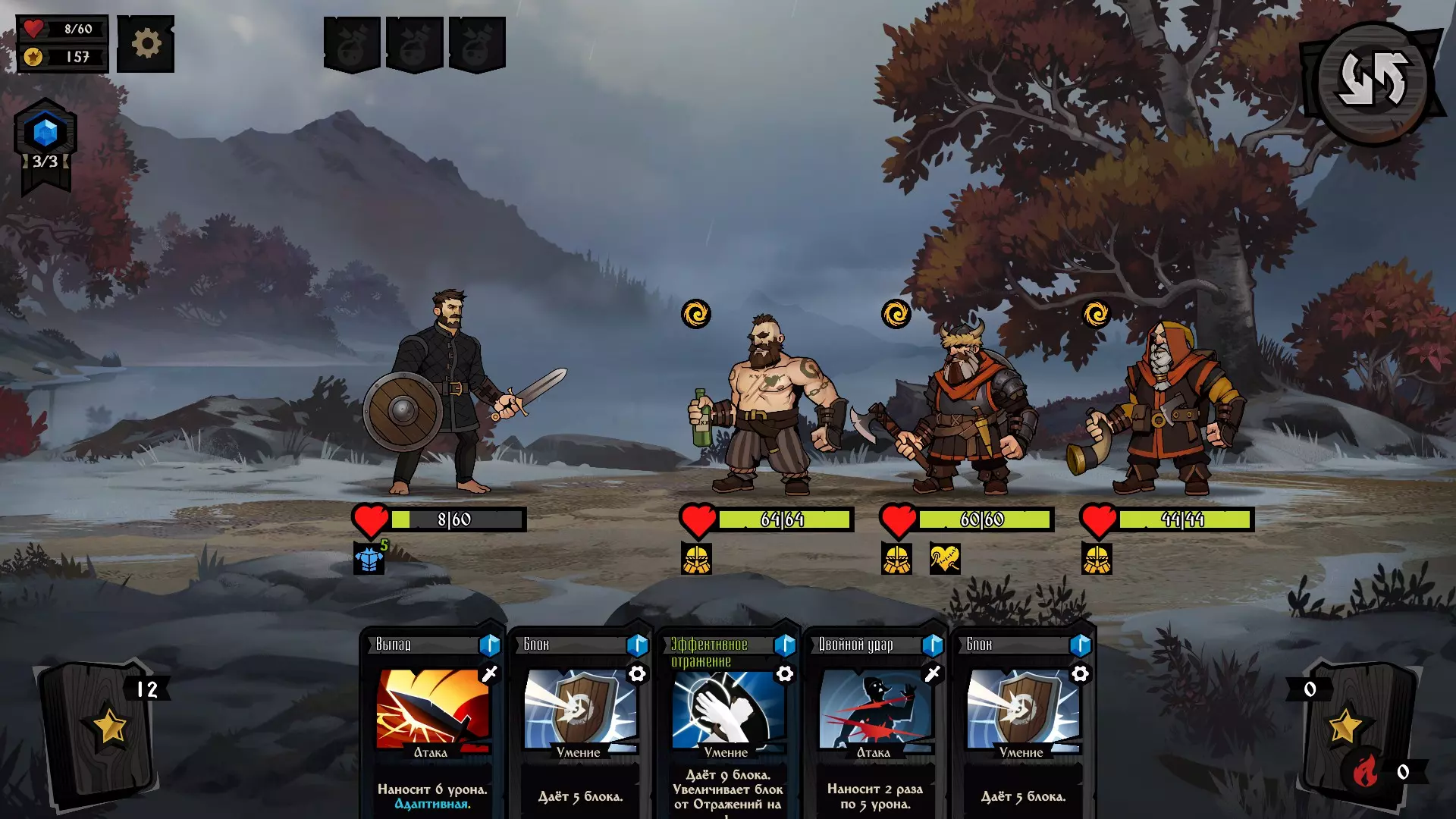End the turn with the arrows button
The width and height of the screenshot is (1456, 819).
click(x=1373, y=81)
